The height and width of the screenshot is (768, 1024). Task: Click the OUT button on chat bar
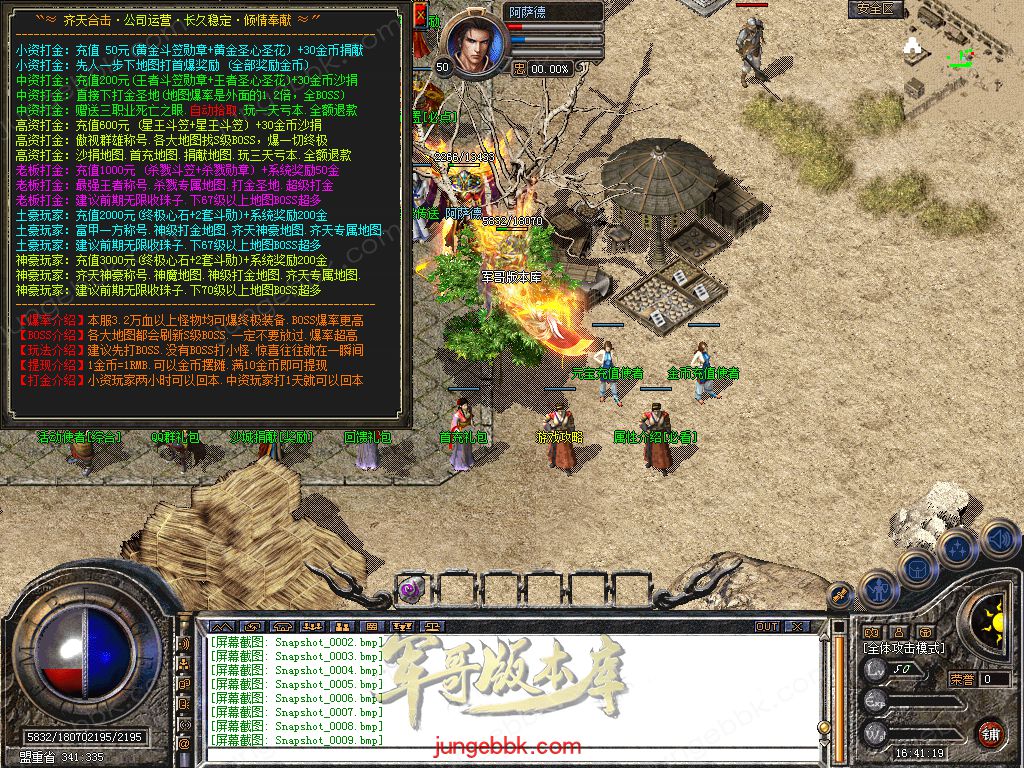[767, 627]
